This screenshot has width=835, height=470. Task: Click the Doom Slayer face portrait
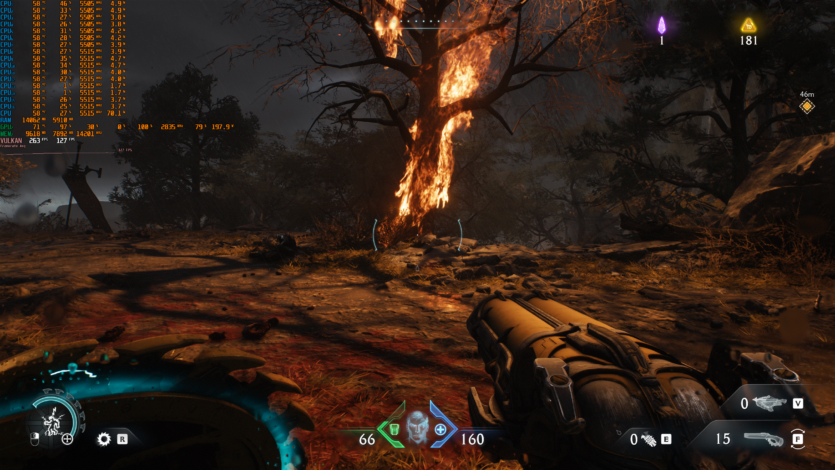tap(416, 426)
